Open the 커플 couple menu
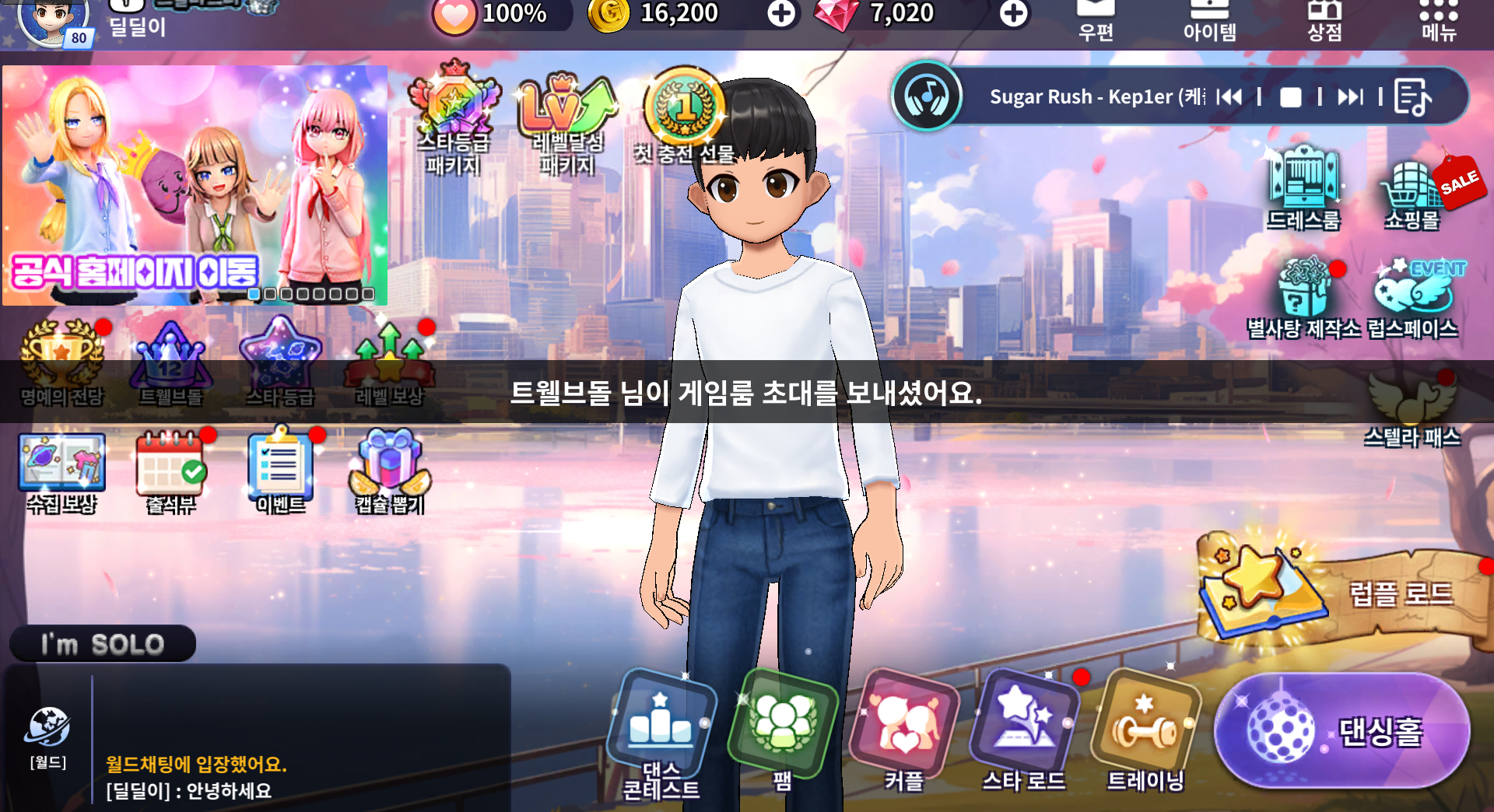Viewport: 1494px width, 812px height. click(904, 730)
